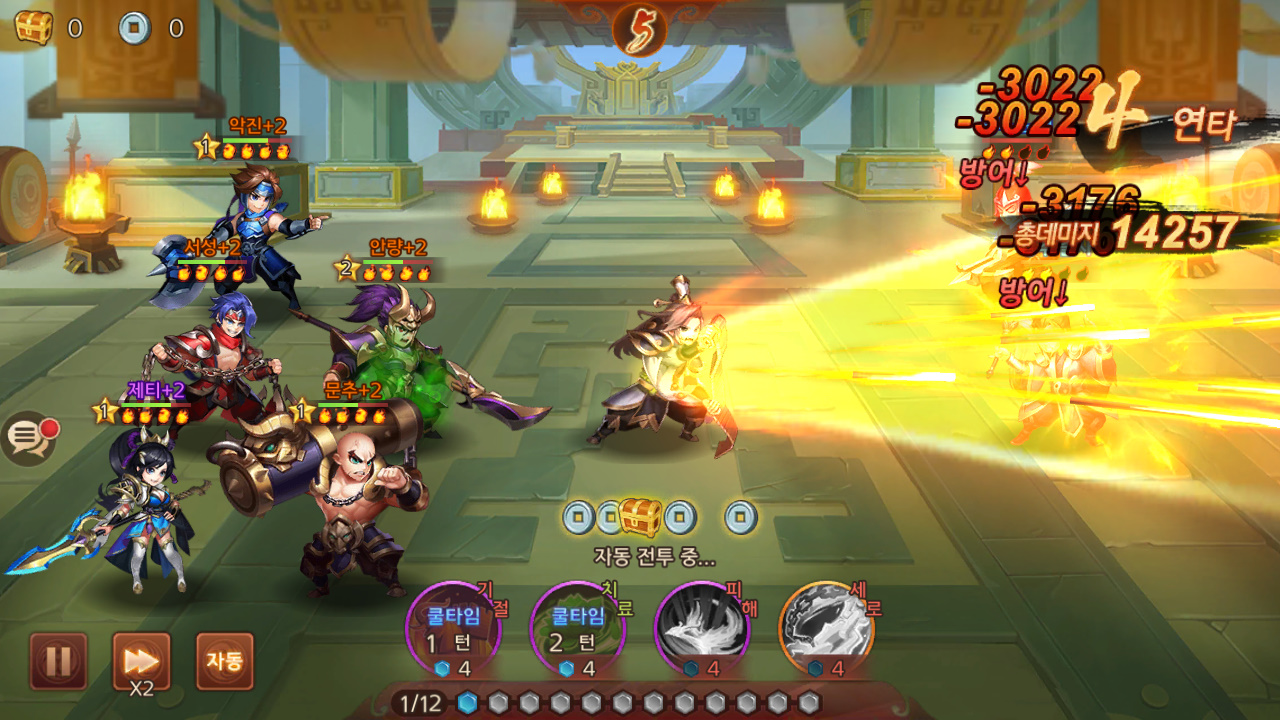Pause the battle

point(58,660)
